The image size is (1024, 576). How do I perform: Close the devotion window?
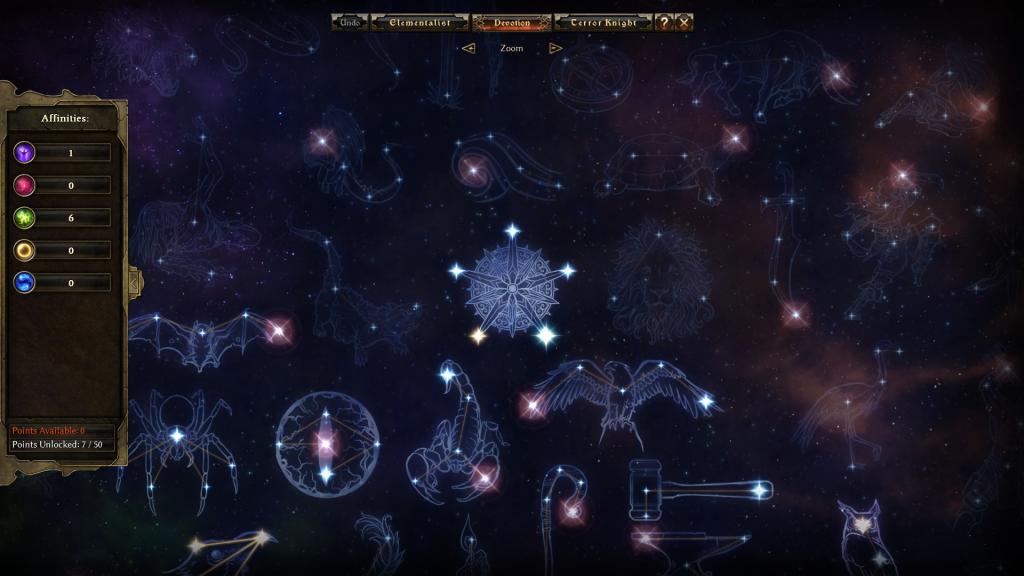click(x=684, y=22)
